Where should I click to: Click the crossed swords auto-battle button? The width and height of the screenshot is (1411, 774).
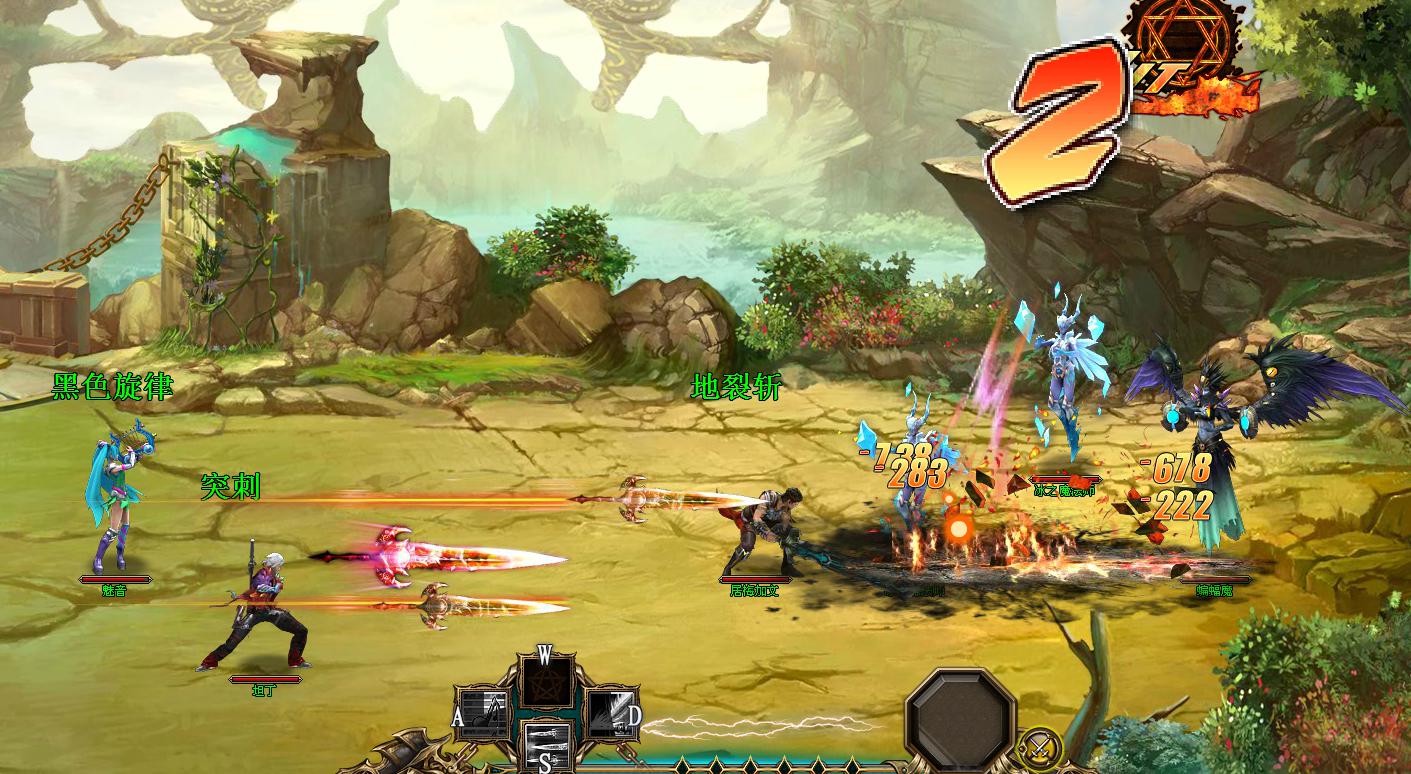(x=1038, y=747)
